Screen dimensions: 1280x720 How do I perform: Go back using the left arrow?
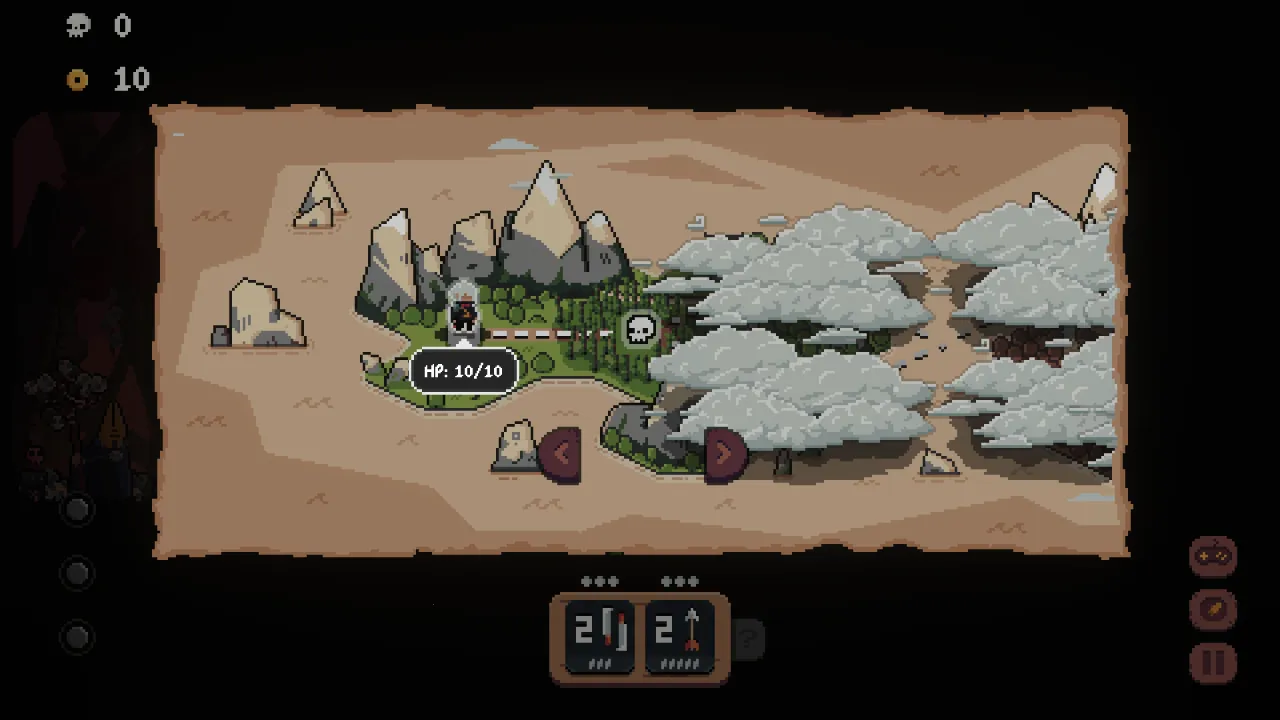(x=560, y=452)
